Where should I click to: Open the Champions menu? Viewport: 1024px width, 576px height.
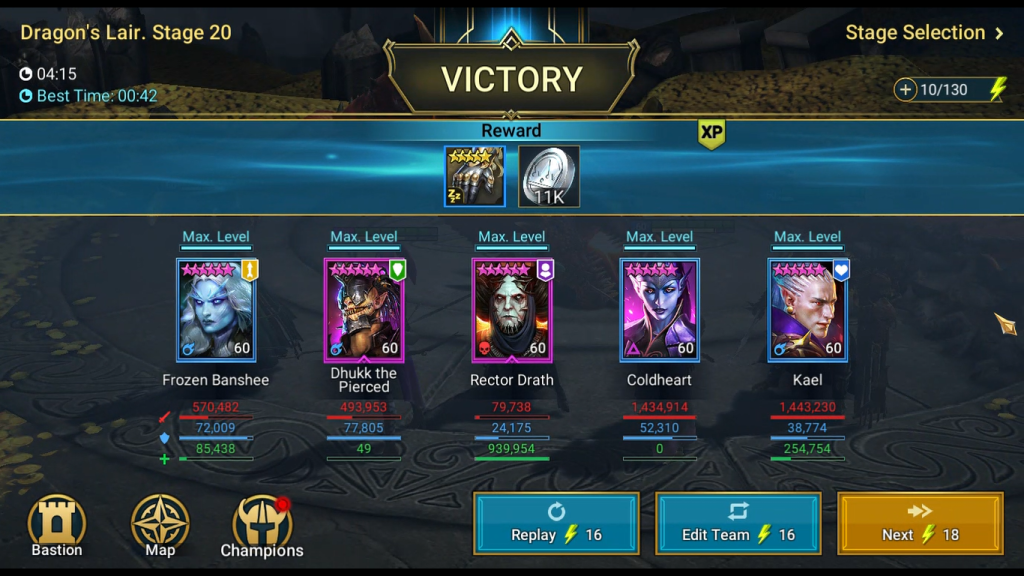click(262, 527)
